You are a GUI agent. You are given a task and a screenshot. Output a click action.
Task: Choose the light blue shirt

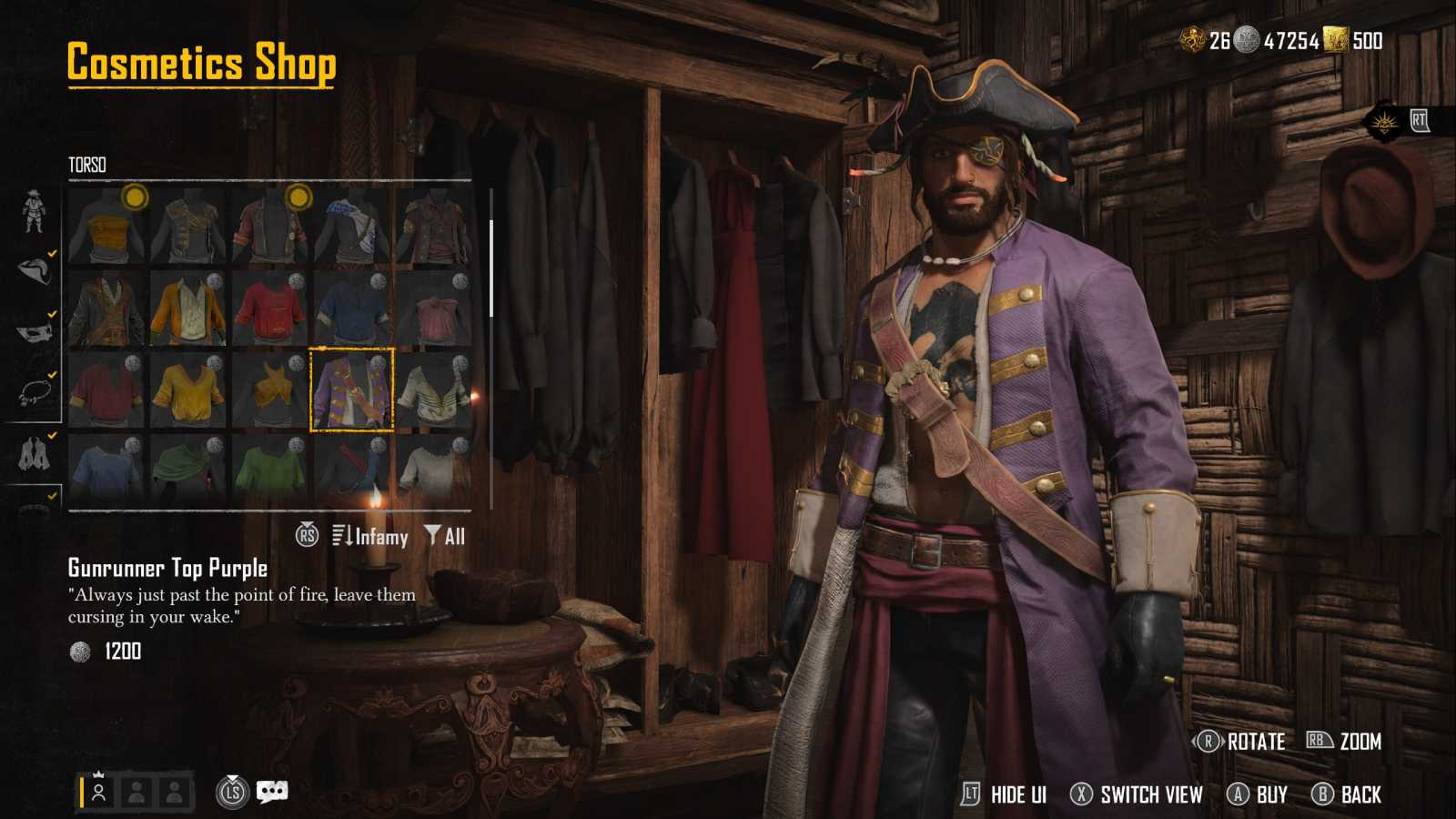pos(106,470)
